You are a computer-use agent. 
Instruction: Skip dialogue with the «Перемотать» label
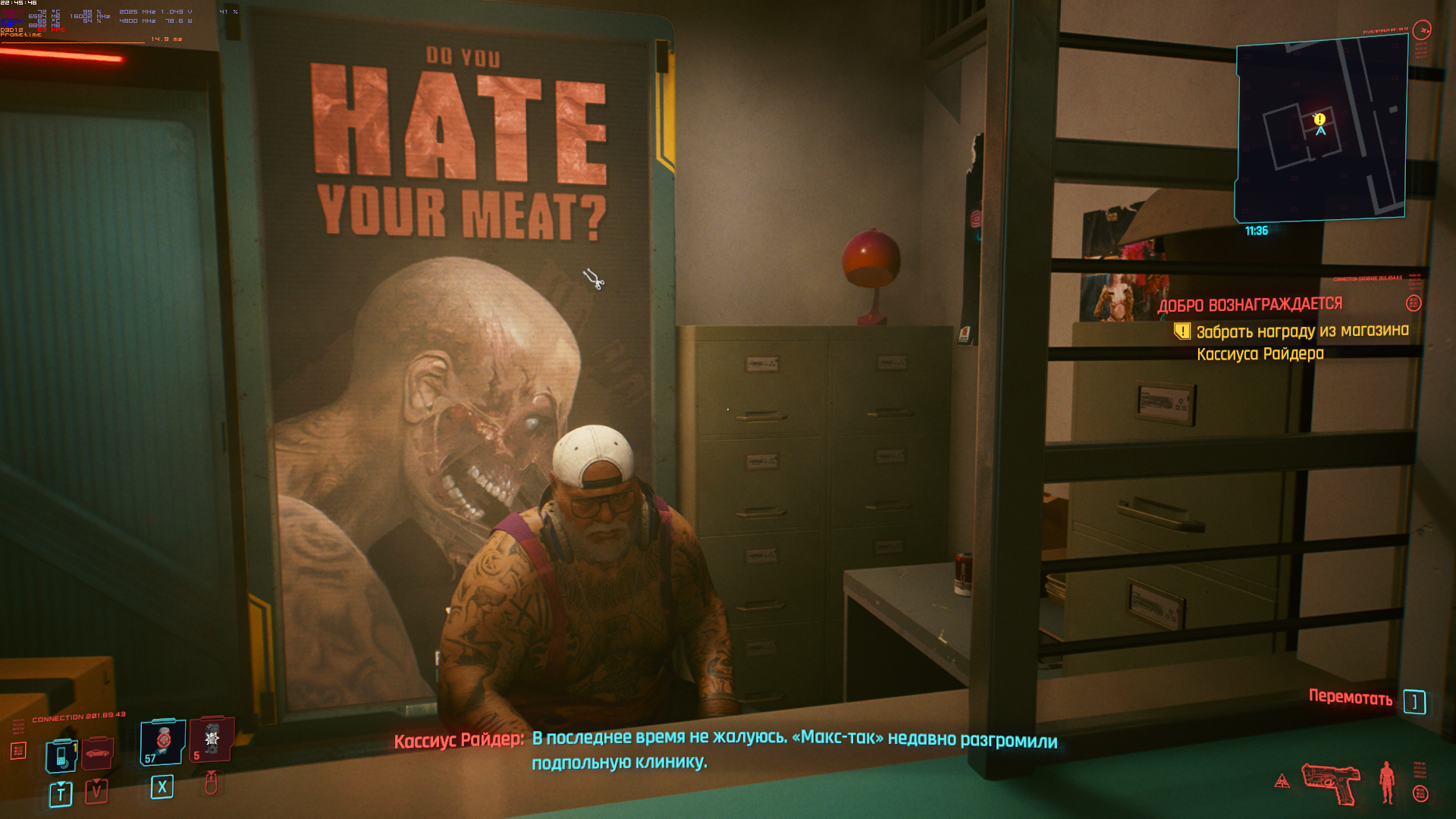(x=1351, y=698)
